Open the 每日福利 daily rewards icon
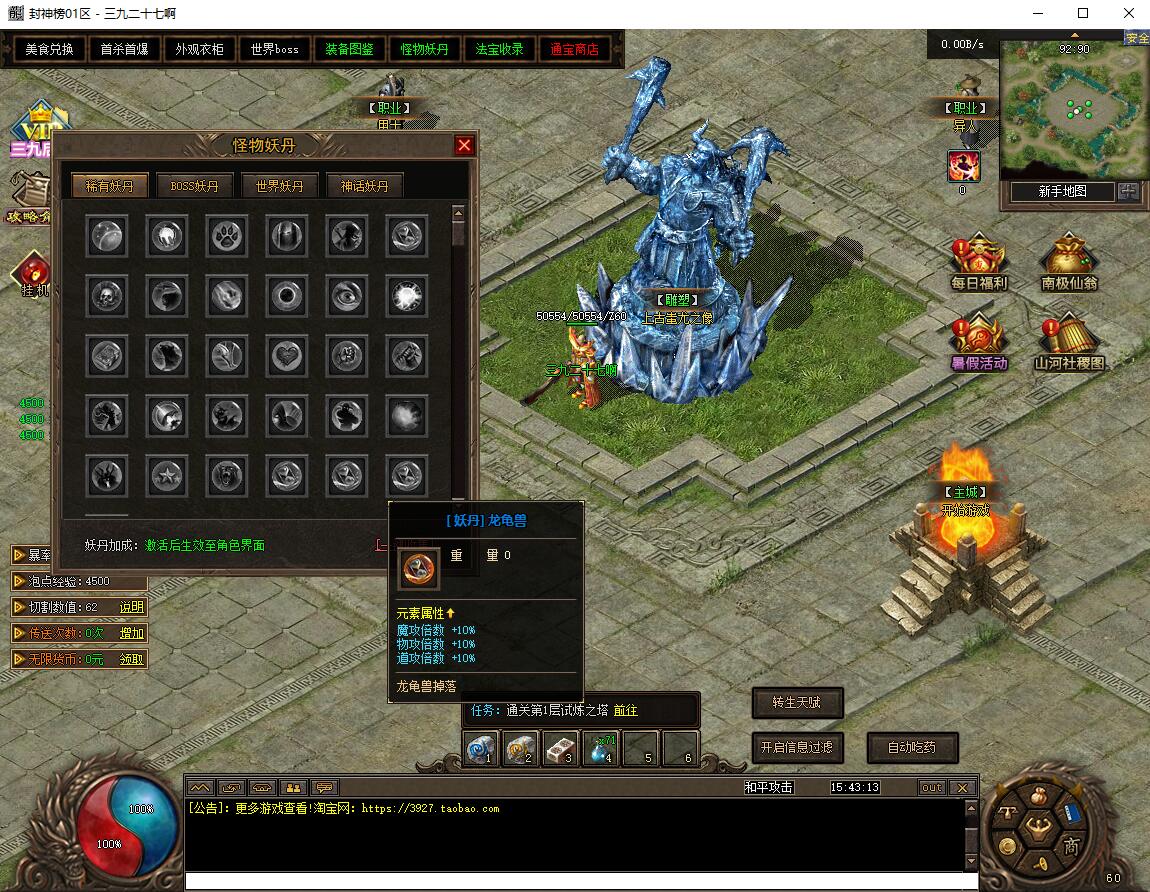The height and width of the screenshot is (892, 1150). point(979,263)
